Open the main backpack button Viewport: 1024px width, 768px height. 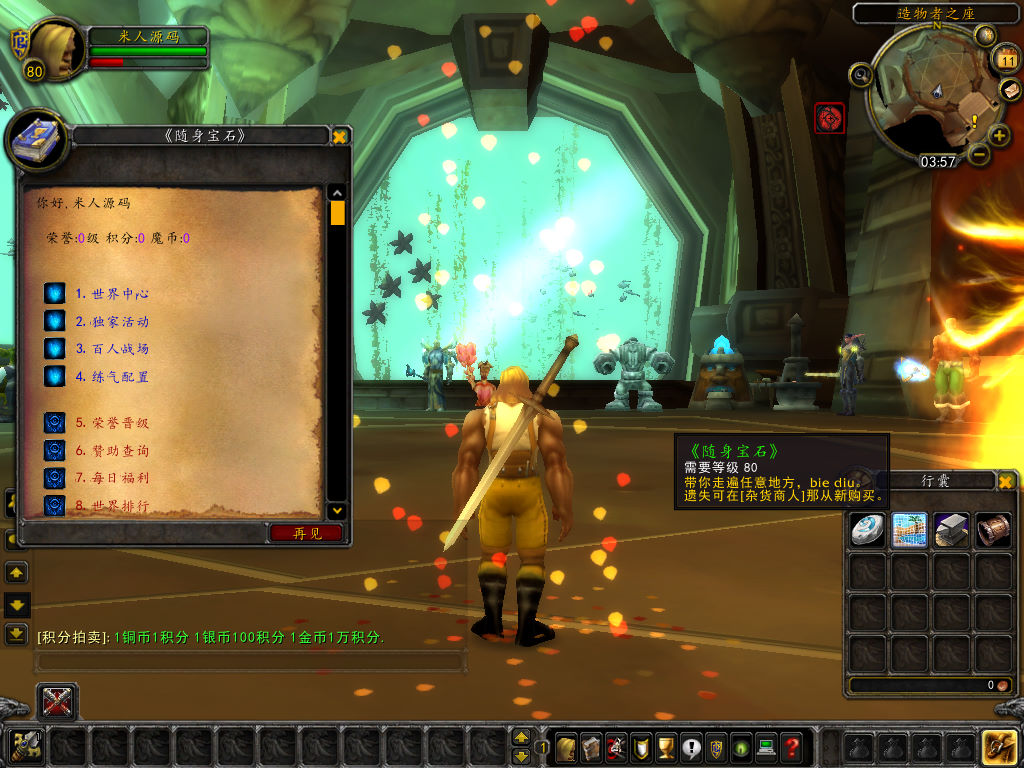[x=1000, y=746]
